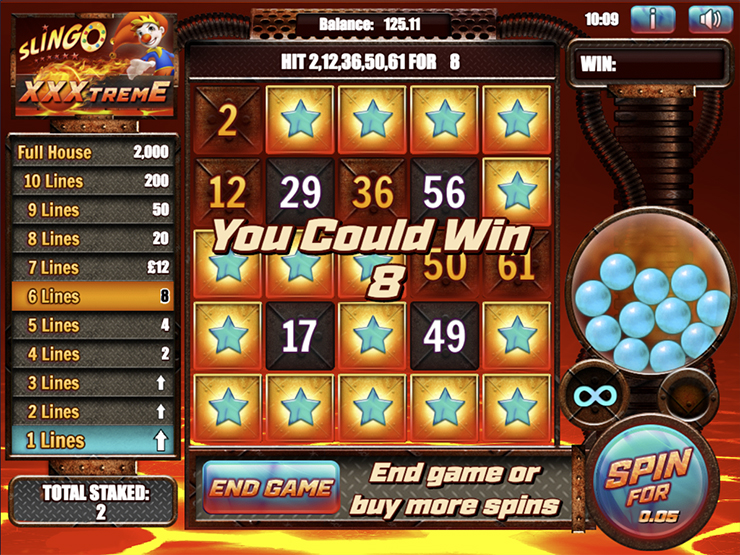
Task: Click the END GAME button
Action: pos(271,488)
